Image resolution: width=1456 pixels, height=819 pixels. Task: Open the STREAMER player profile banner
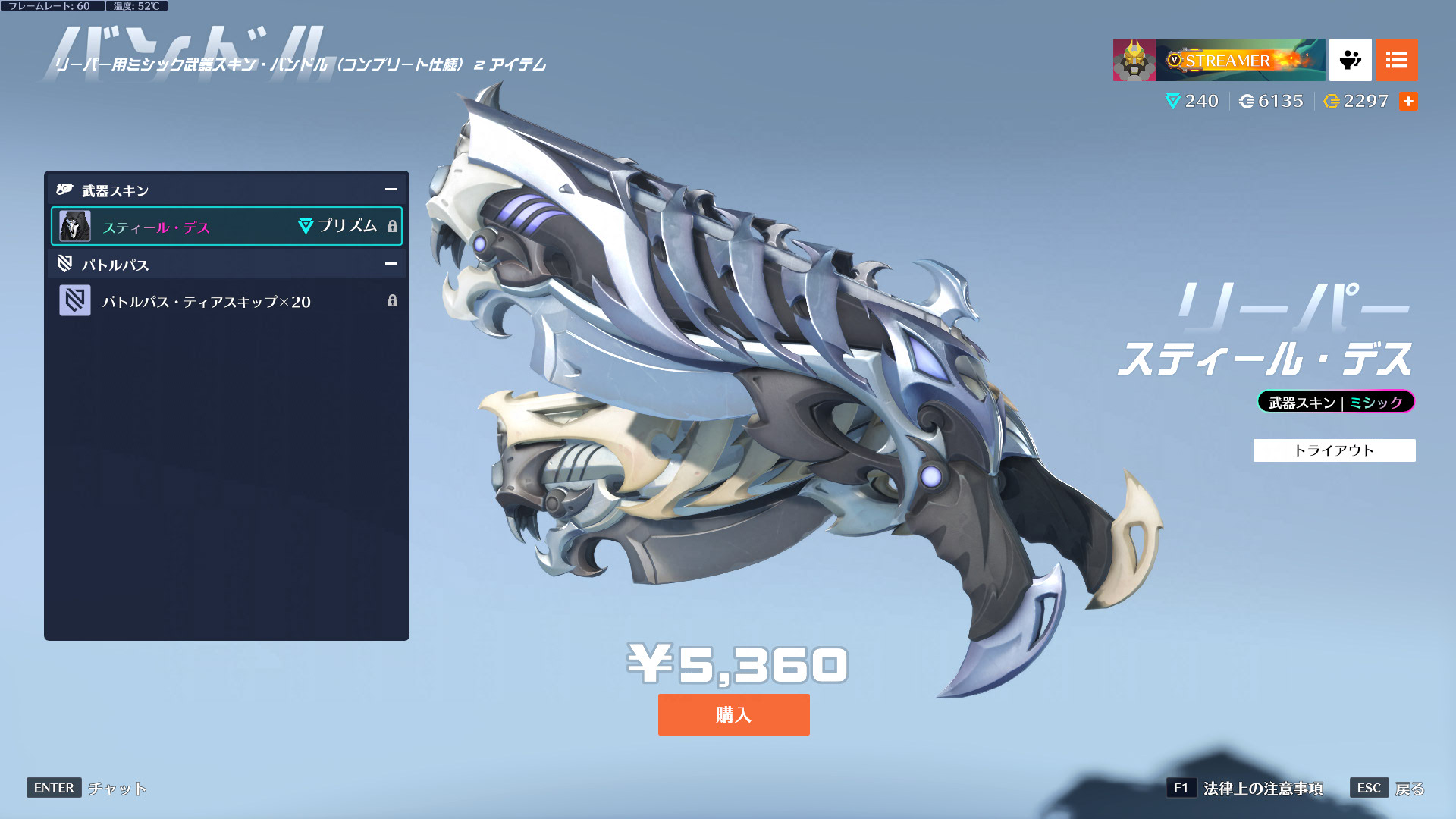[1219, 60]
